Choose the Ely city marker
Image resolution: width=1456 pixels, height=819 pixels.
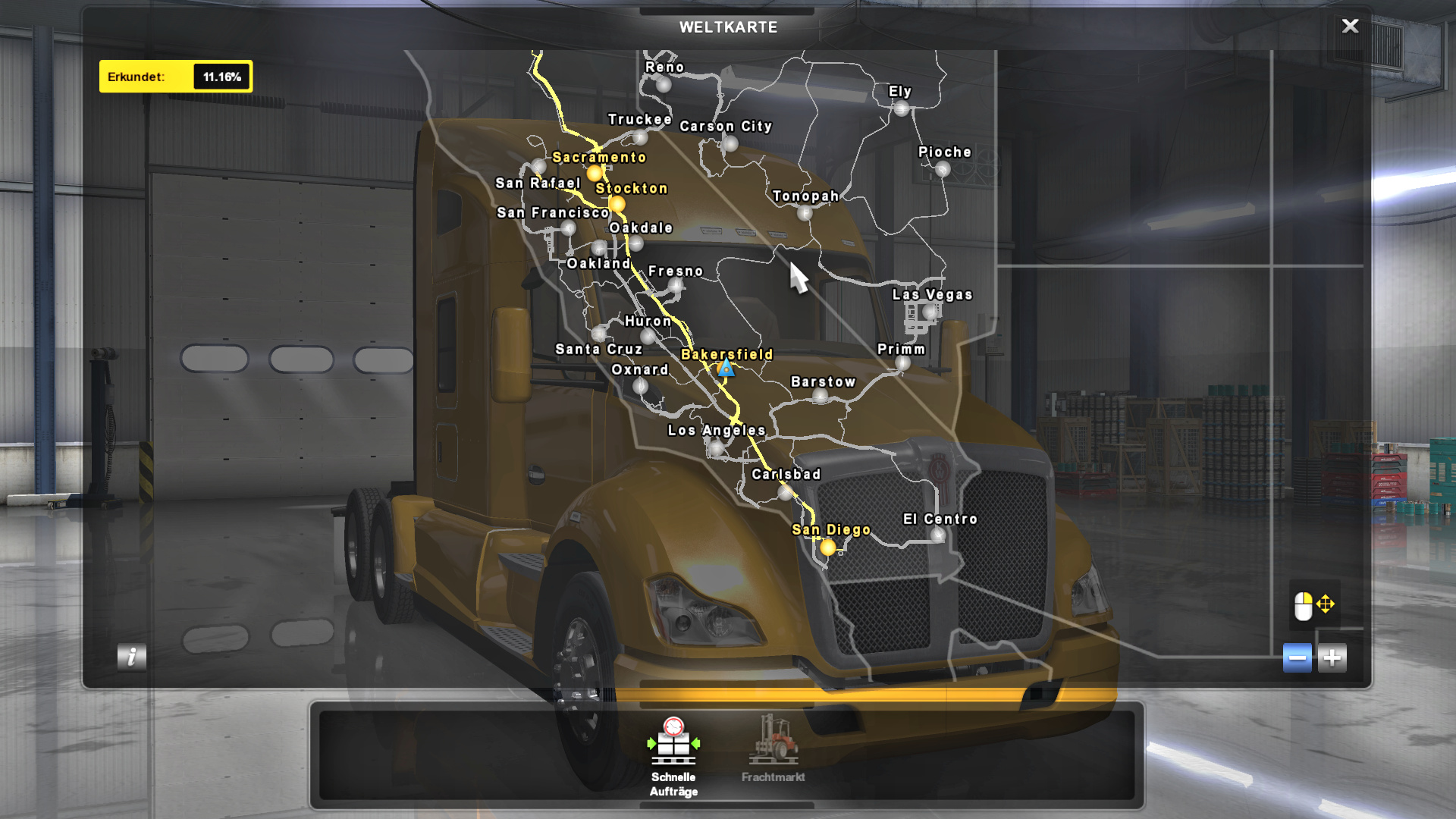[901, 108]
